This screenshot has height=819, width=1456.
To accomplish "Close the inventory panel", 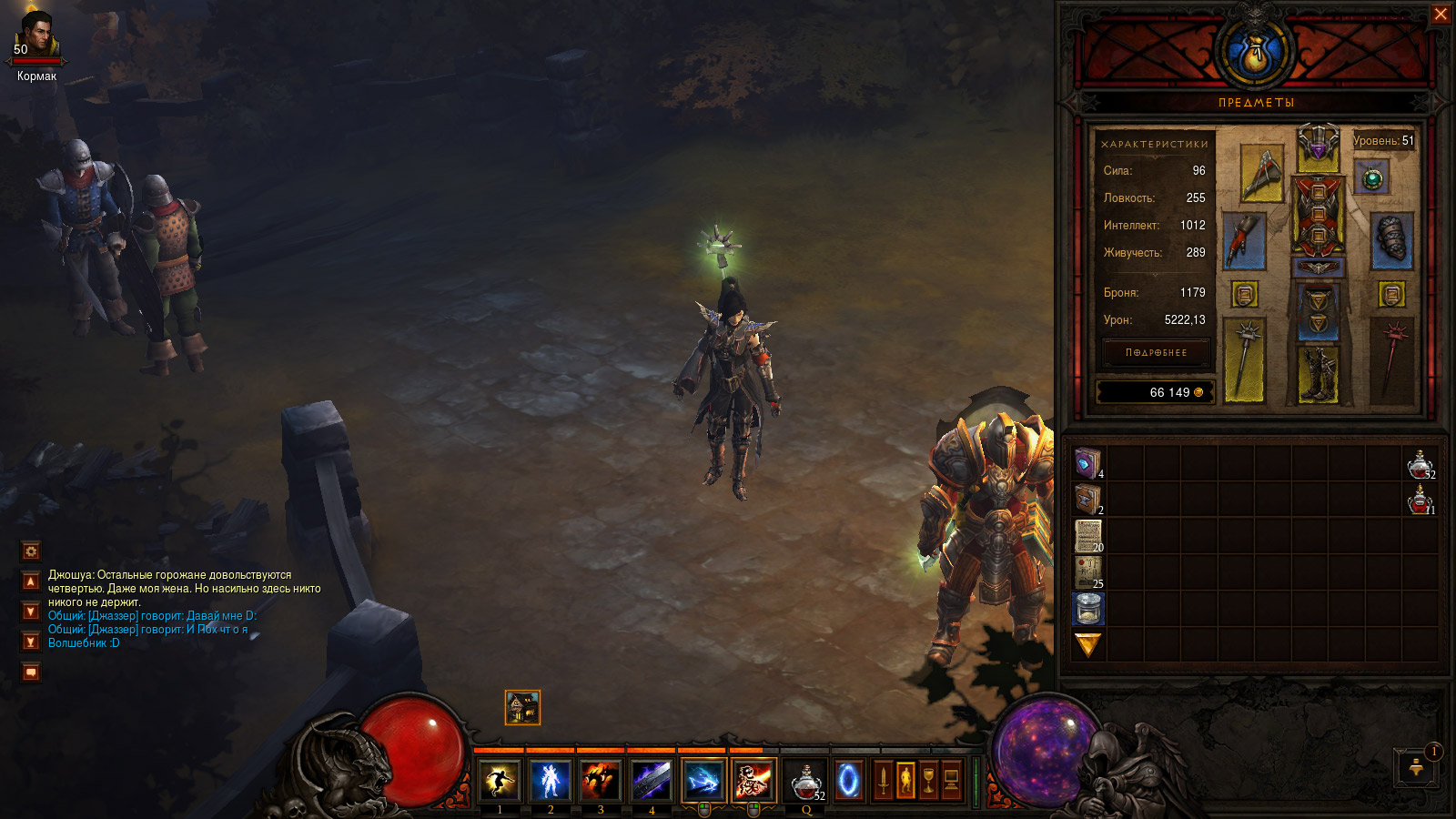I will point(1441,15).
